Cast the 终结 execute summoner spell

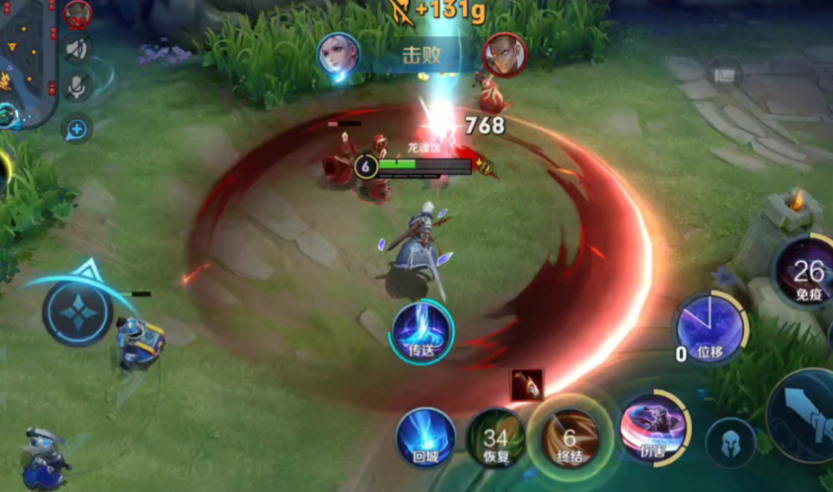point(570,437)
